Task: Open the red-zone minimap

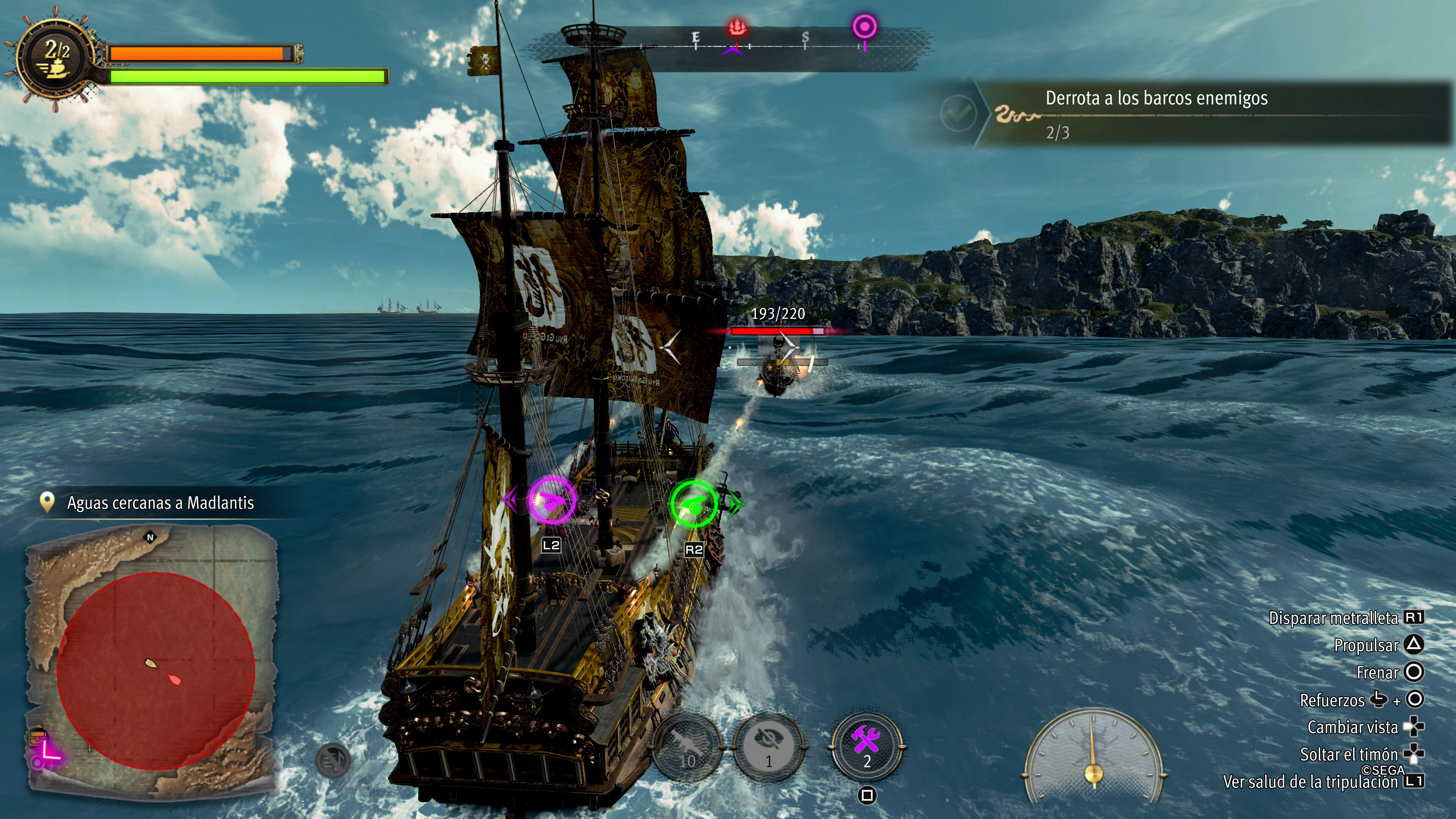Action: (155, 670)
